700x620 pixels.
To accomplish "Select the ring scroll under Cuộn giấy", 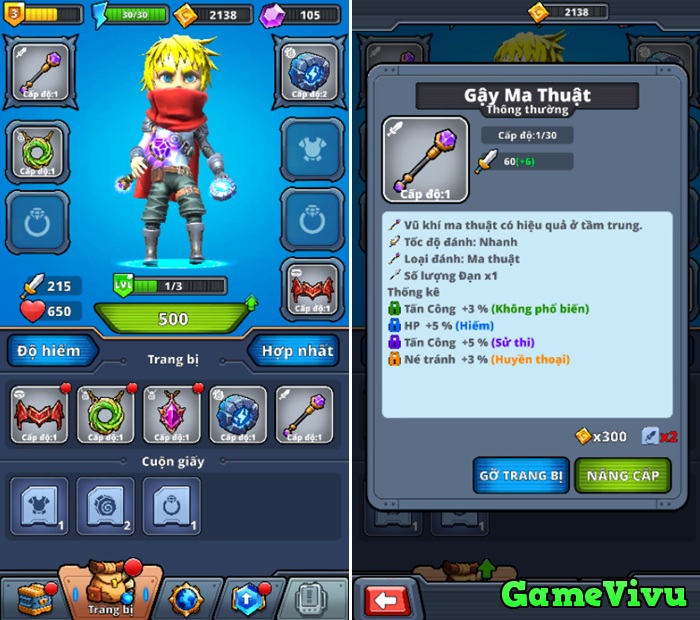I will [171, 505].
